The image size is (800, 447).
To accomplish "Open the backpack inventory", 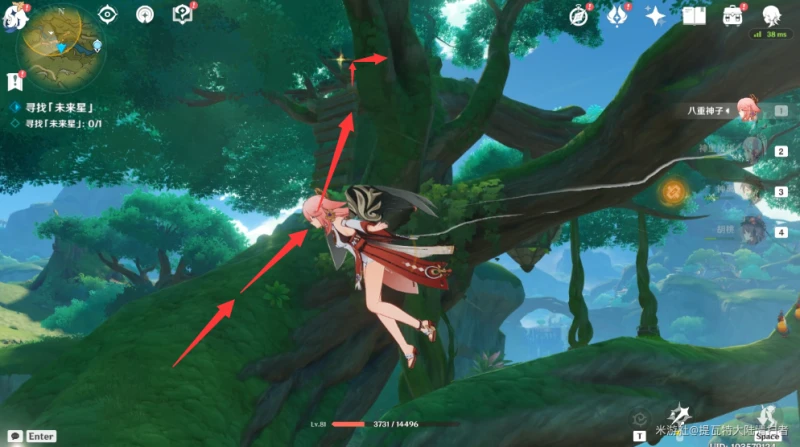I will click(x=733, y=15).
